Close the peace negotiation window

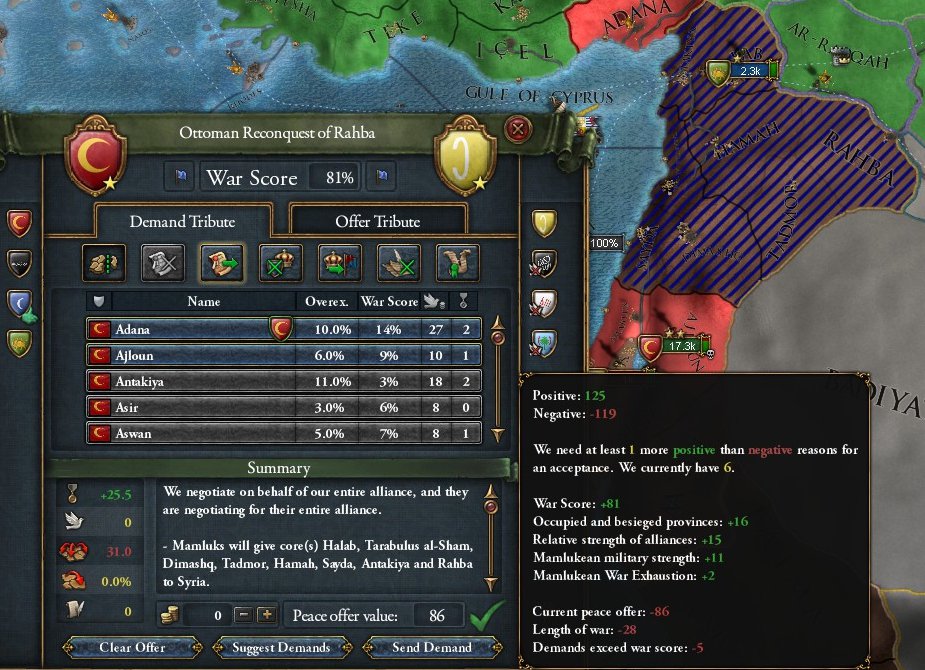(x=517, y=129)
